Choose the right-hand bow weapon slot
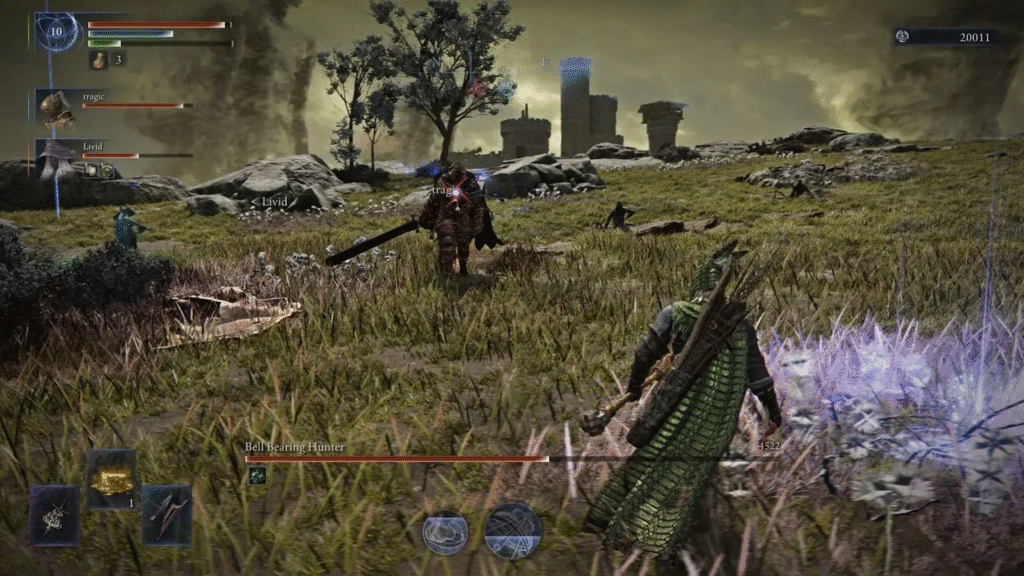This screenshot has width=1024, height=576. pos(166,515)
